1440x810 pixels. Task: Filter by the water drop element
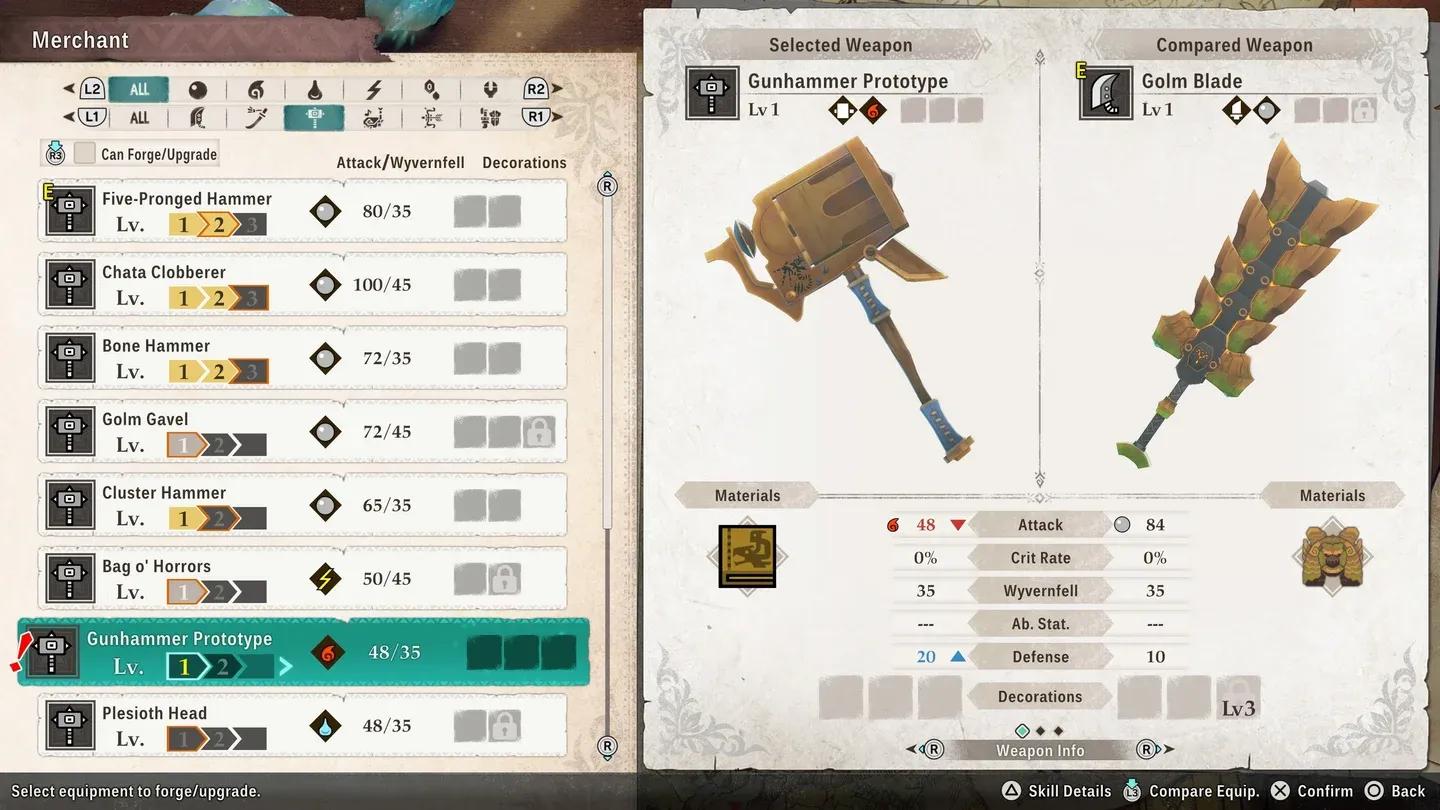pyautogui.click(x=314, y=89)
